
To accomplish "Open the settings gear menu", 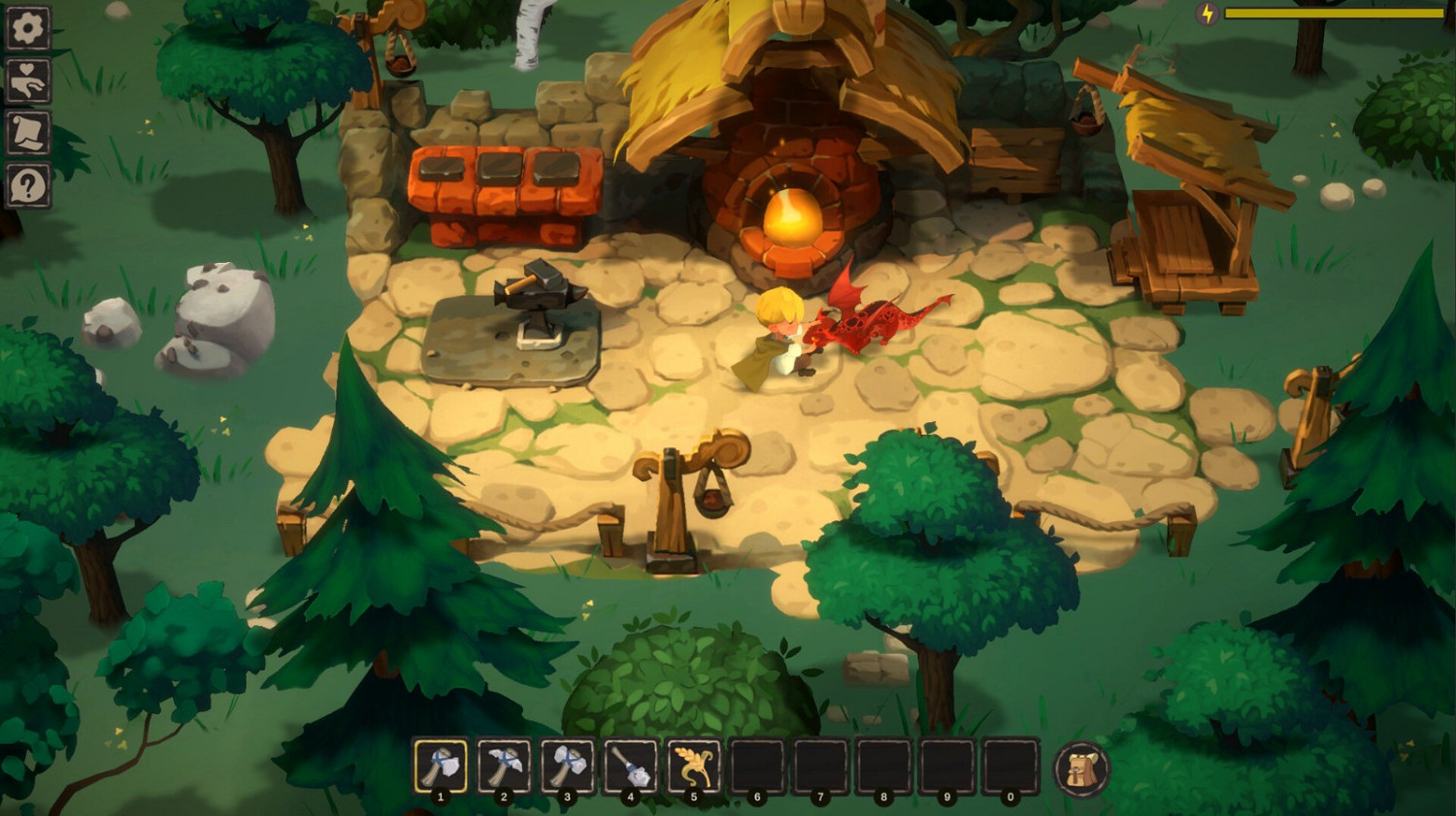I will (26, 26).
